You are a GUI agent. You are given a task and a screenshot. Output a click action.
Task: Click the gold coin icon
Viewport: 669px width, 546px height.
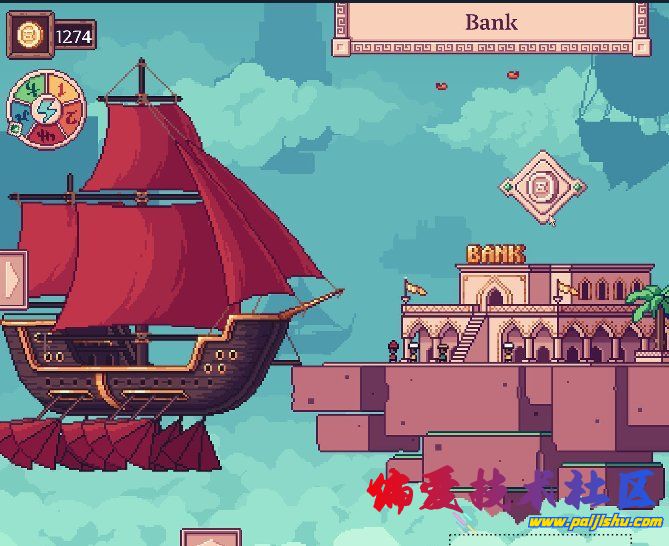point(30,37)
